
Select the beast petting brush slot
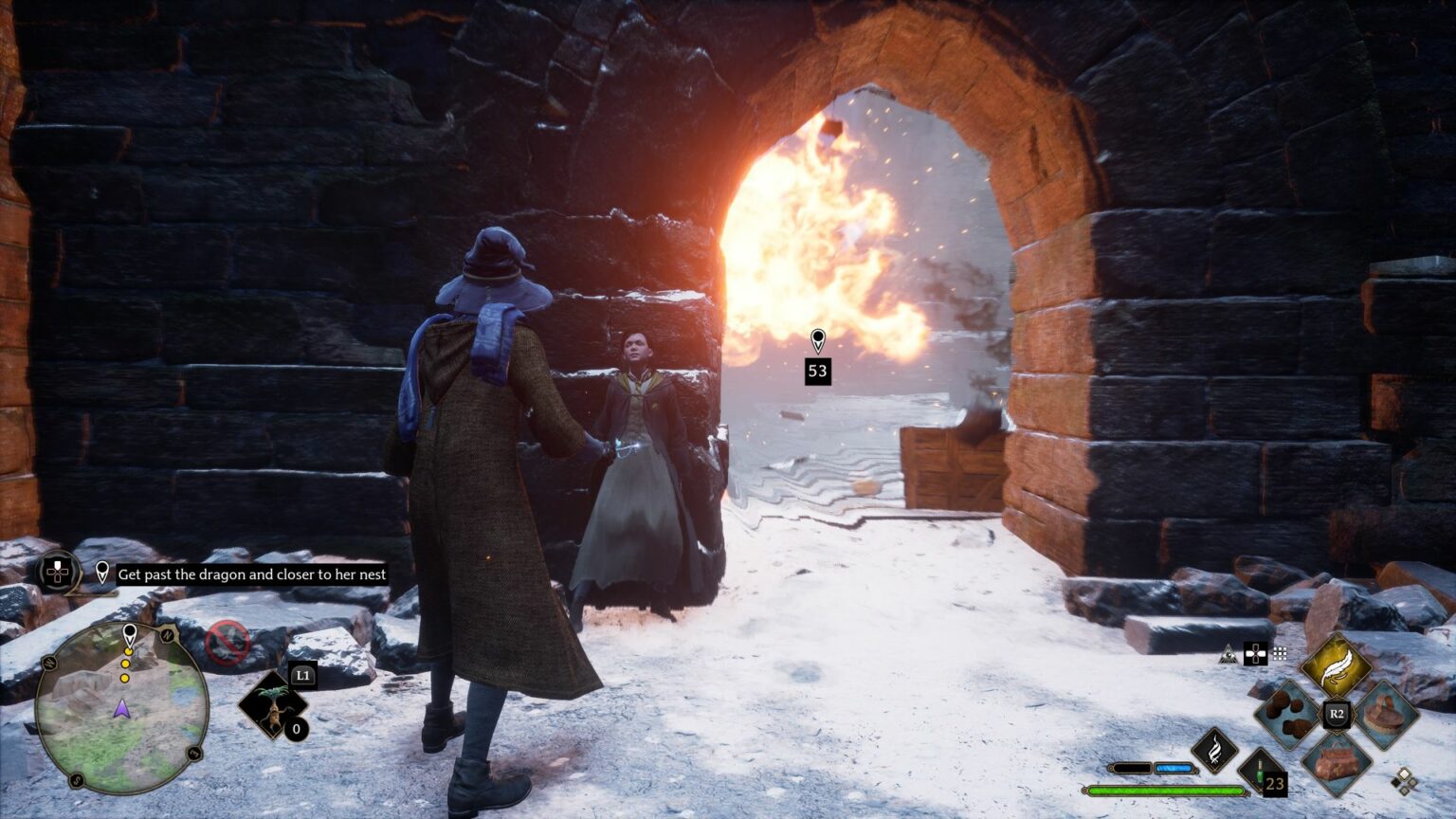coord(1386,712)
